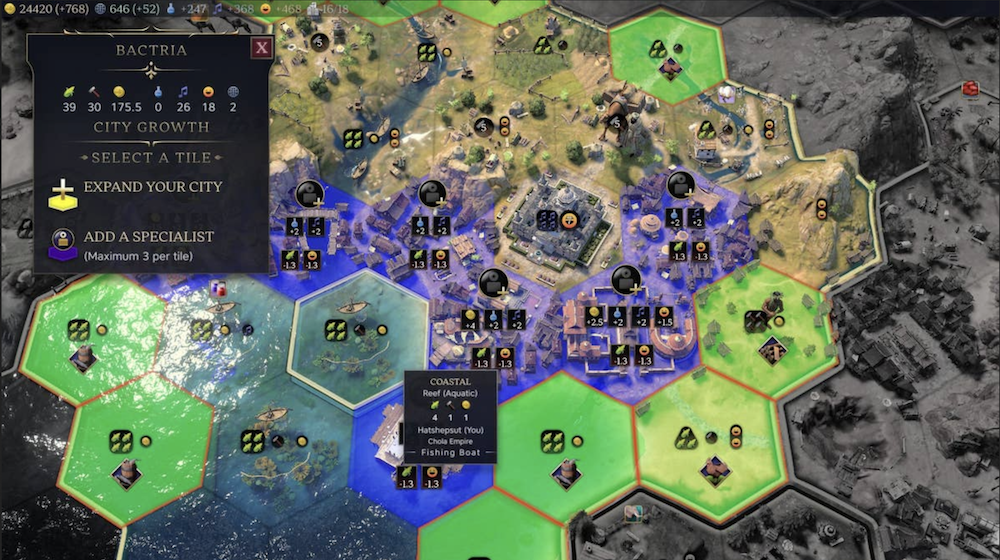Add specialist on the +4 gold district
The image size is (1000, 560).
point(491,282)
